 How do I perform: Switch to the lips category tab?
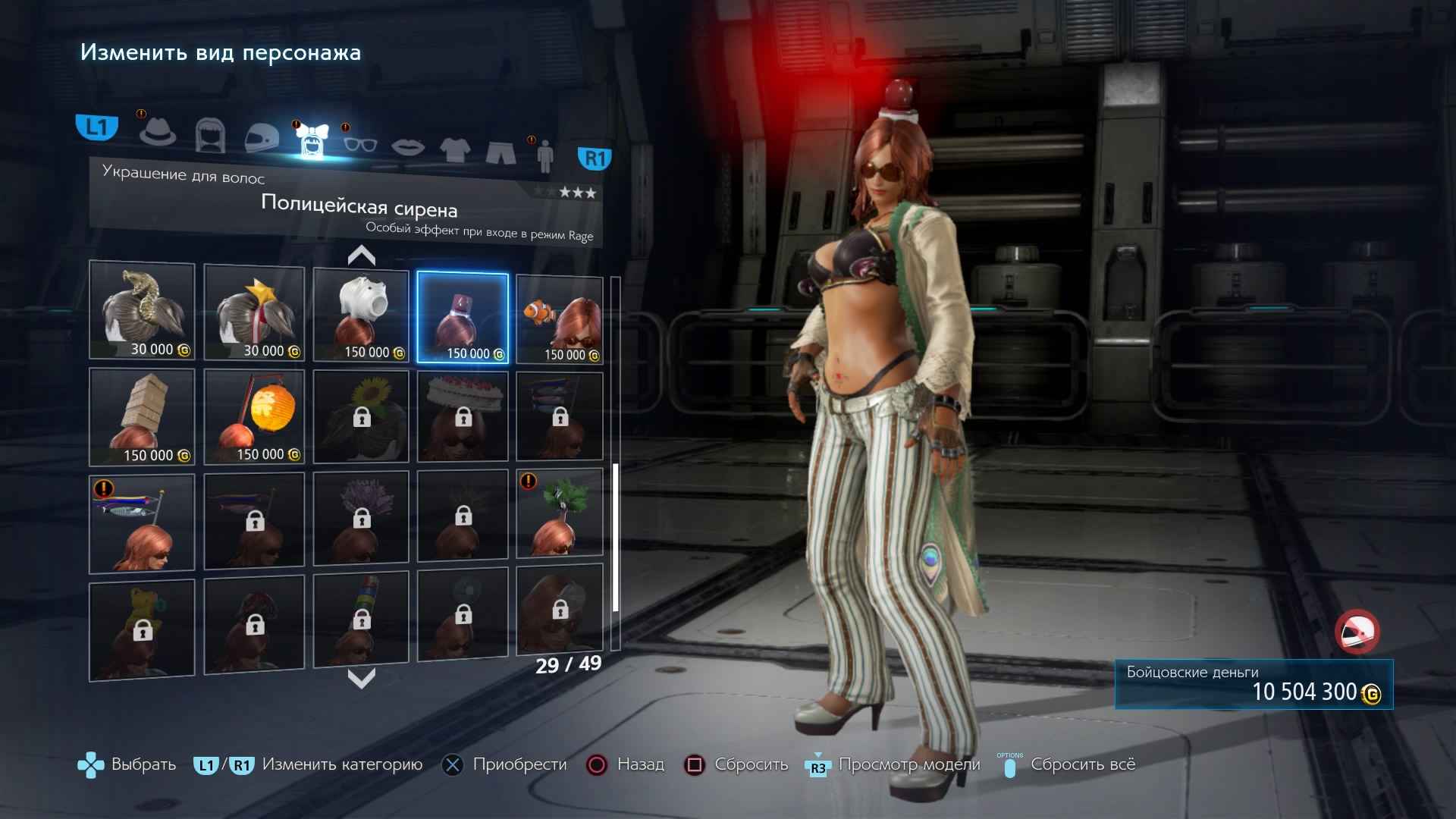point(407,146)
